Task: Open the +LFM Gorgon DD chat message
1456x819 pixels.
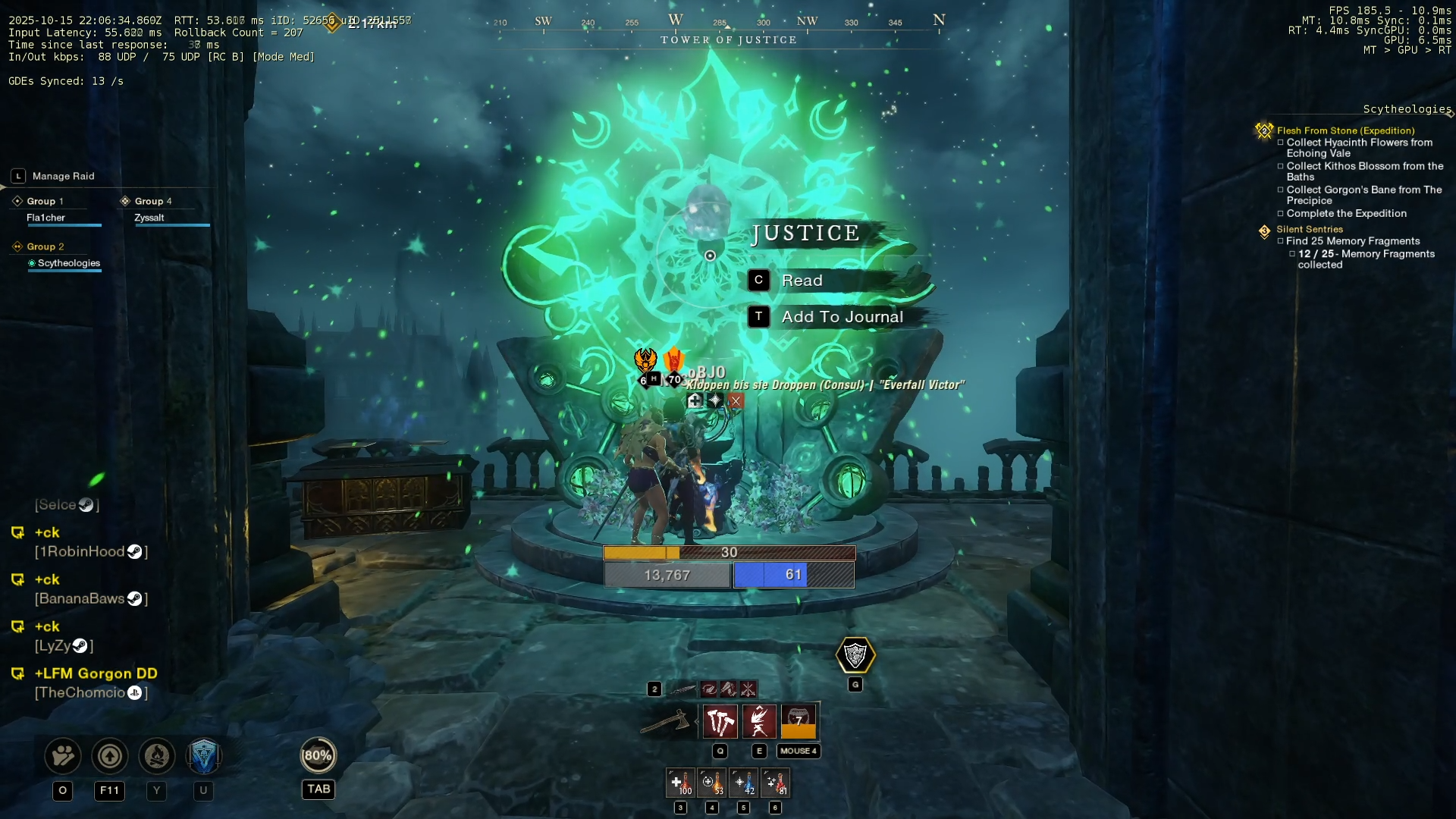Action: [96, 673]
